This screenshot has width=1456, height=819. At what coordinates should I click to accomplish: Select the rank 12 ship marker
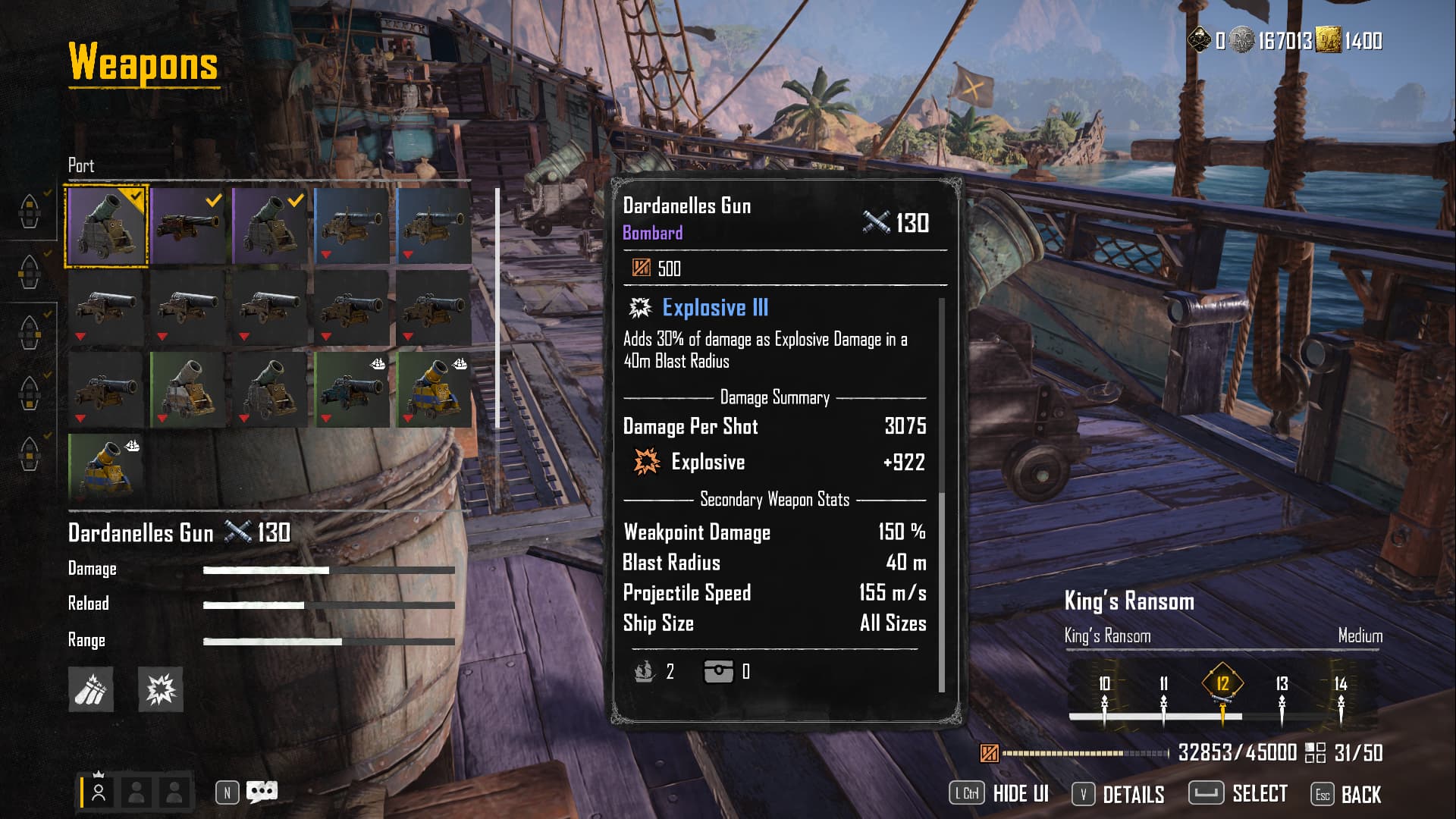(1222, 684)
